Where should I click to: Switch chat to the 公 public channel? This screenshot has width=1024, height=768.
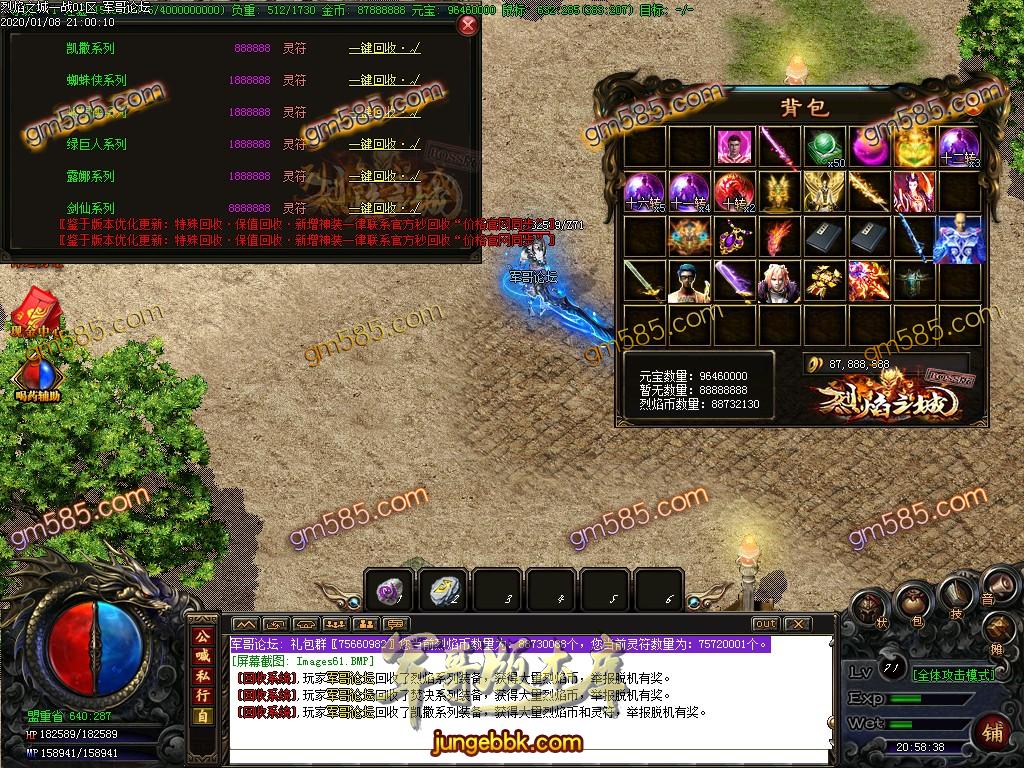click(x=202, y=636)
